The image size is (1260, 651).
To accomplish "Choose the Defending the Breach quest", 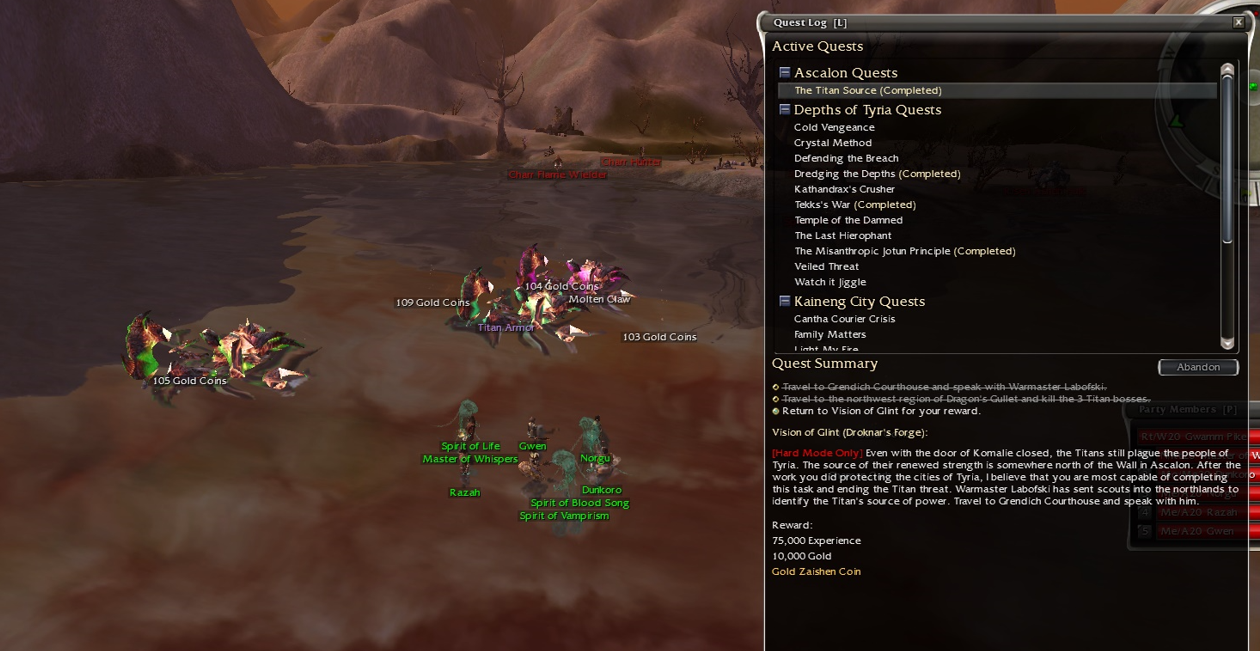I will click(x=846, y=158).
